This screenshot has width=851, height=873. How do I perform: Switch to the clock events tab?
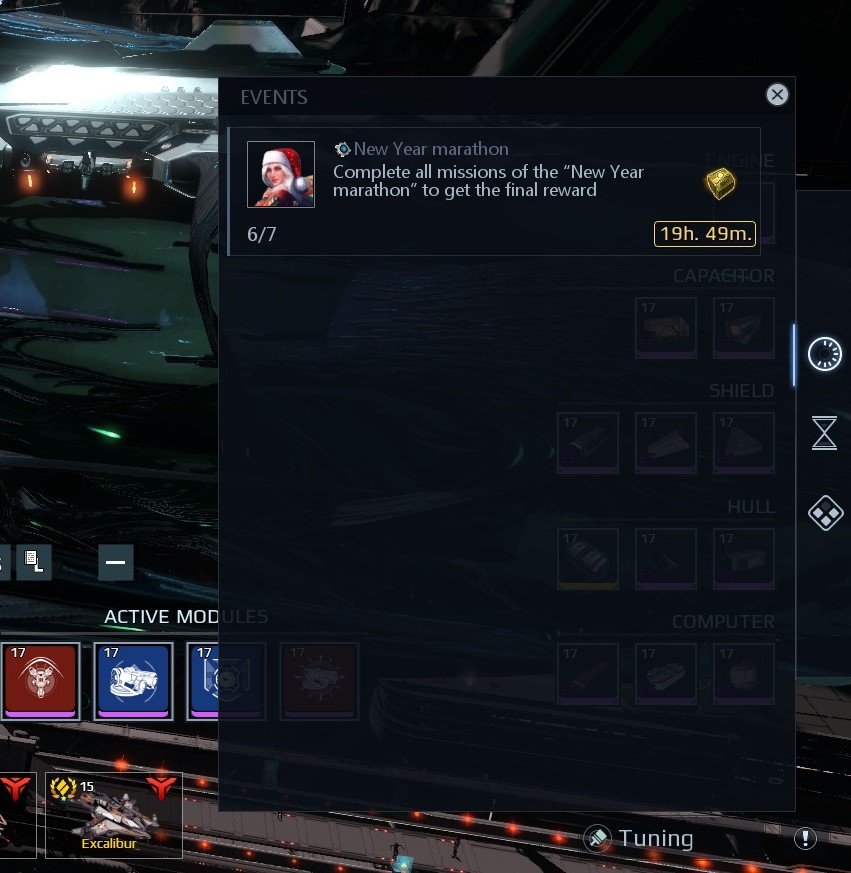[824, 353]
